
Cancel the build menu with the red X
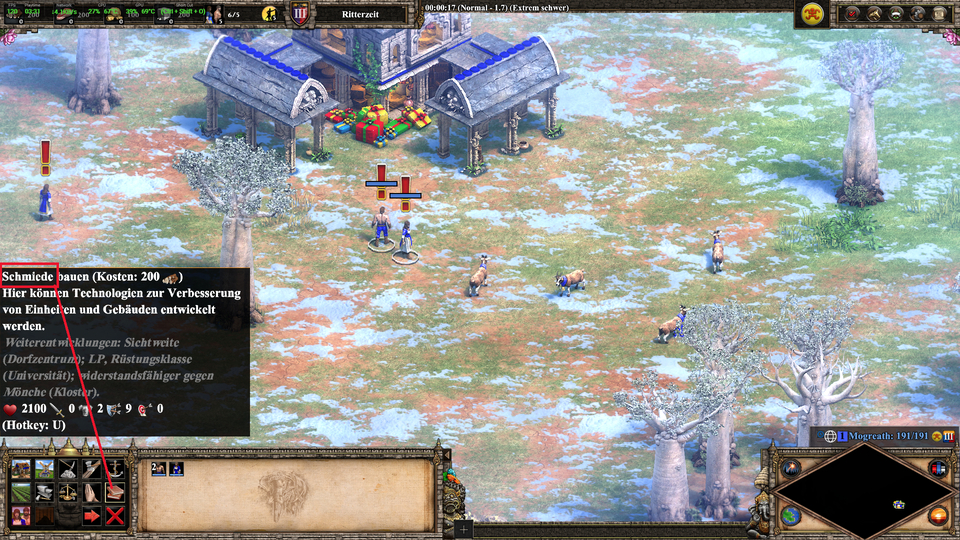tap(115, 516)
